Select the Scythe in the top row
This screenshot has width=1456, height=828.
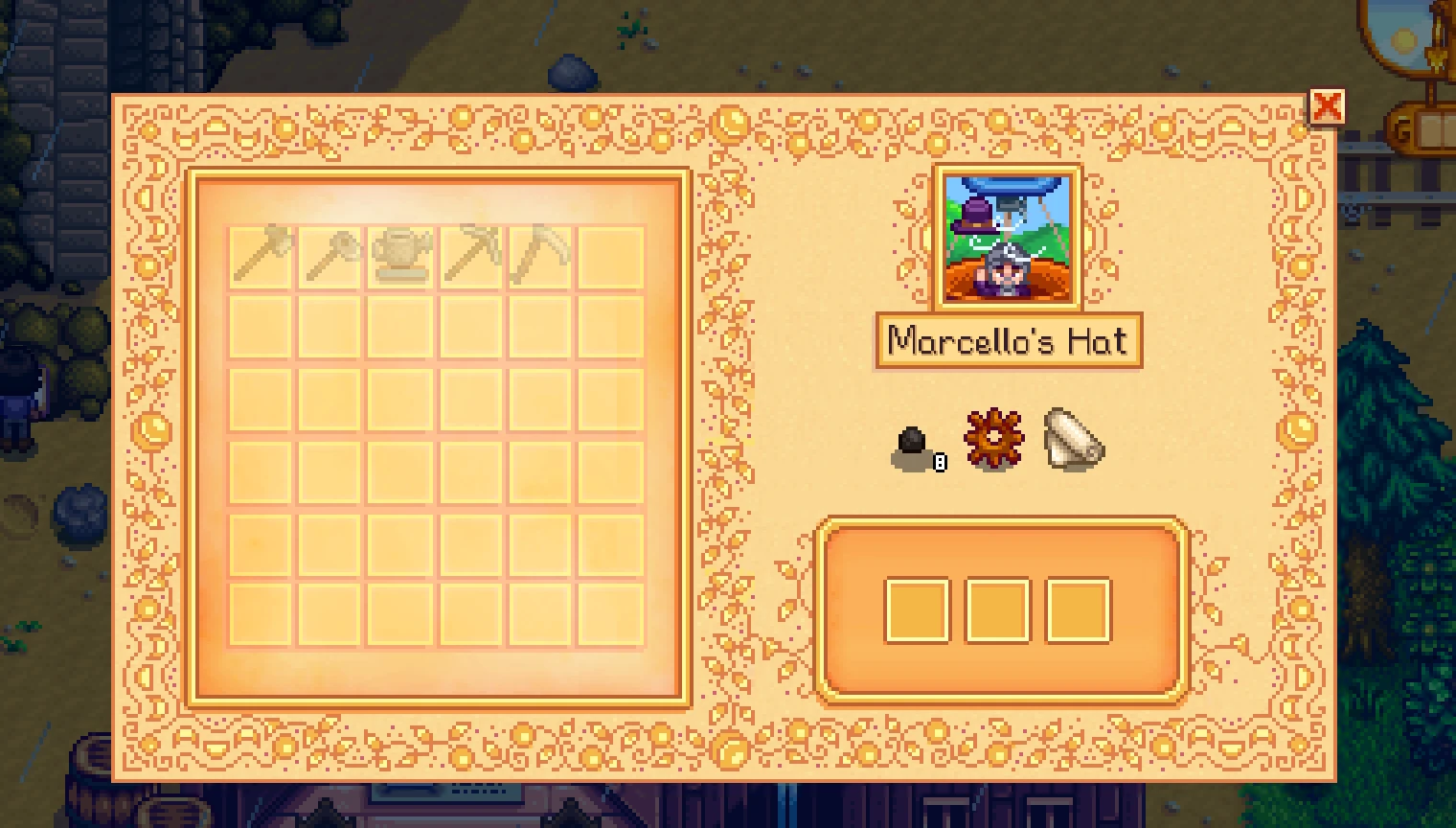(x=539, y=257)
